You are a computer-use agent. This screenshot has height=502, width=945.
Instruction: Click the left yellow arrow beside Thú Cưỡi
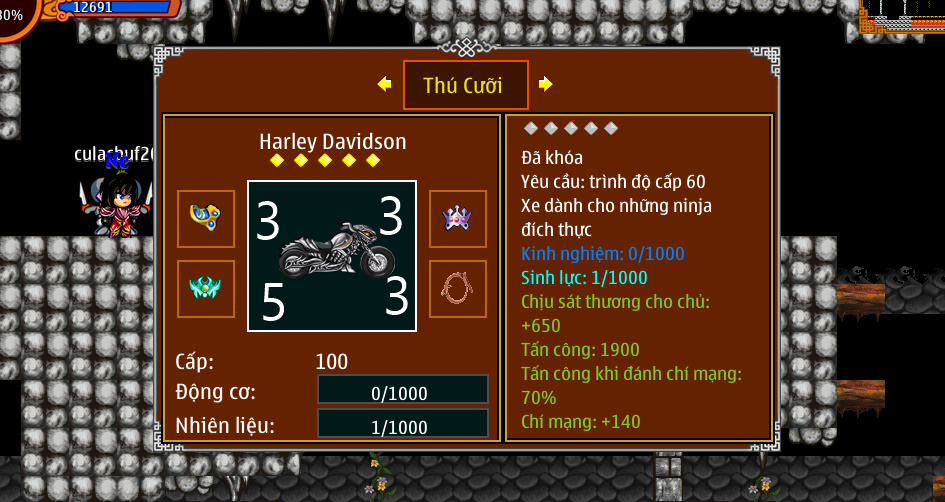[384, 85]
